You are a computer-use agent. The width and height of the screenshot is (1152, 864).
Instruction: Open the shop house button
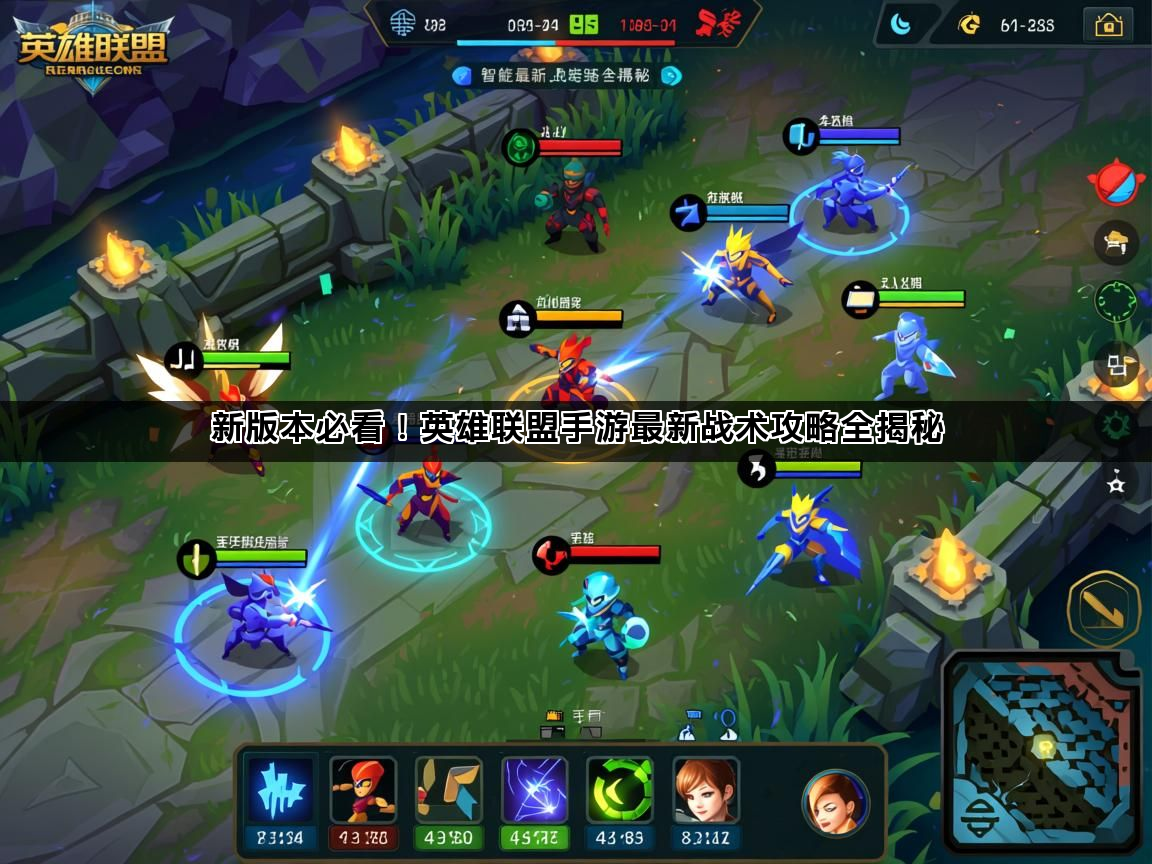[x=1109, y=25]
